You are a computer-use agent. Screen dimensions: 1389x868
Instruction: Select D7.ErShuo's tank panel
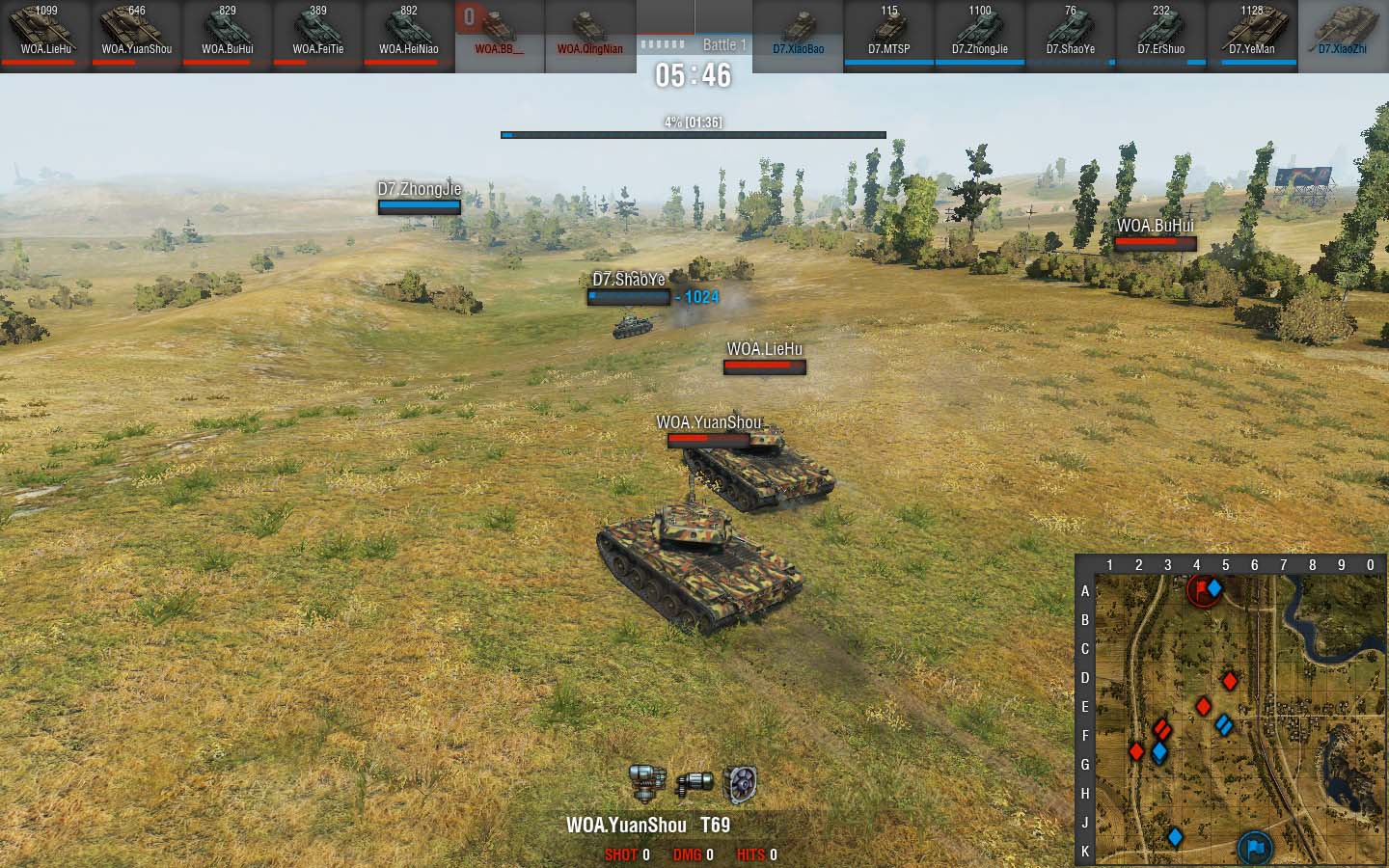click(x=1160, y=35)
